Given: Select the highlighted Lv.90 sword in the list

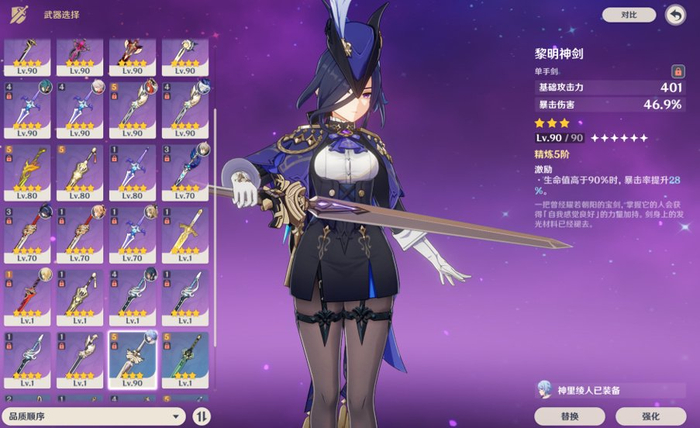Looking at the screenshot, I should click(x=132, y=359).
